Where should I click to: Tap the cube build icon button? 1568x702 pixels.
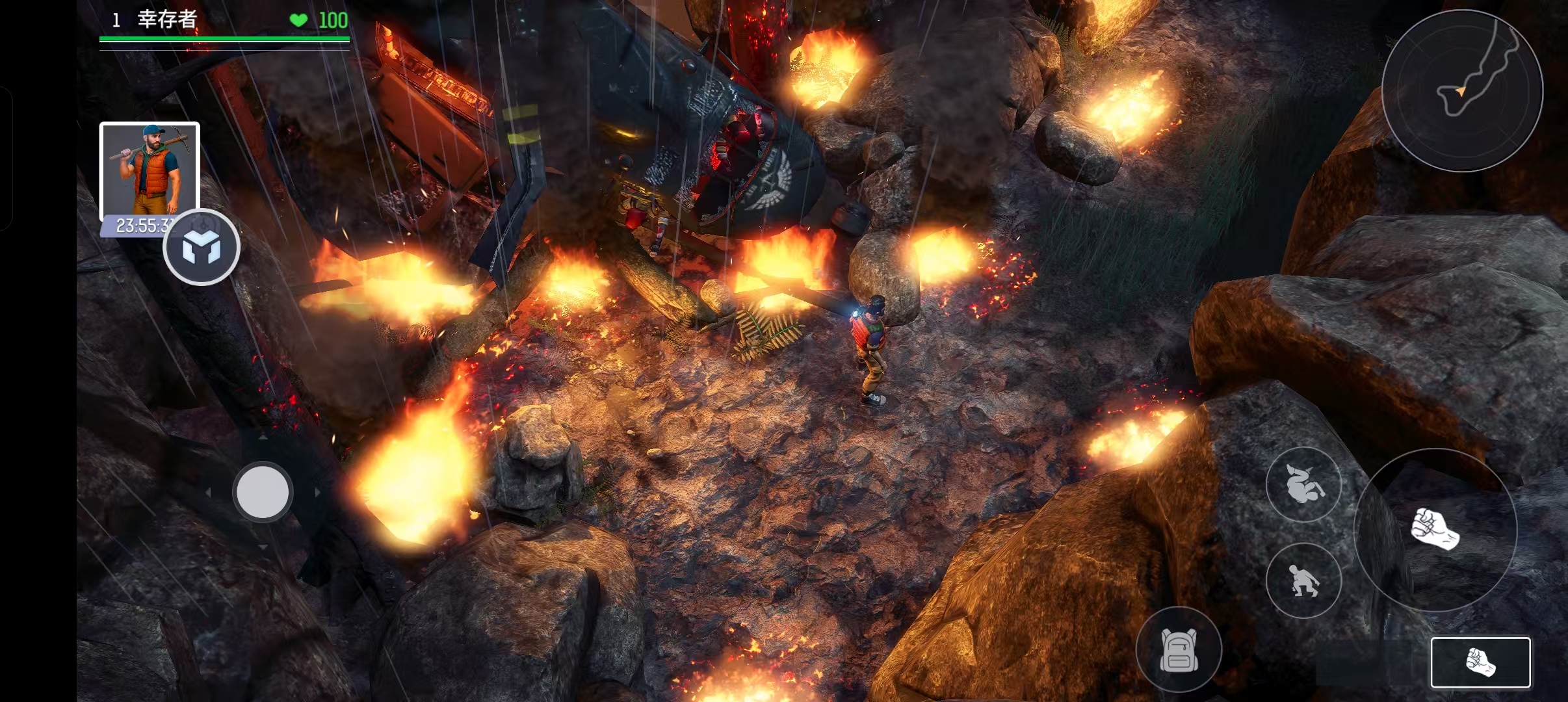[x=202, y=248]
